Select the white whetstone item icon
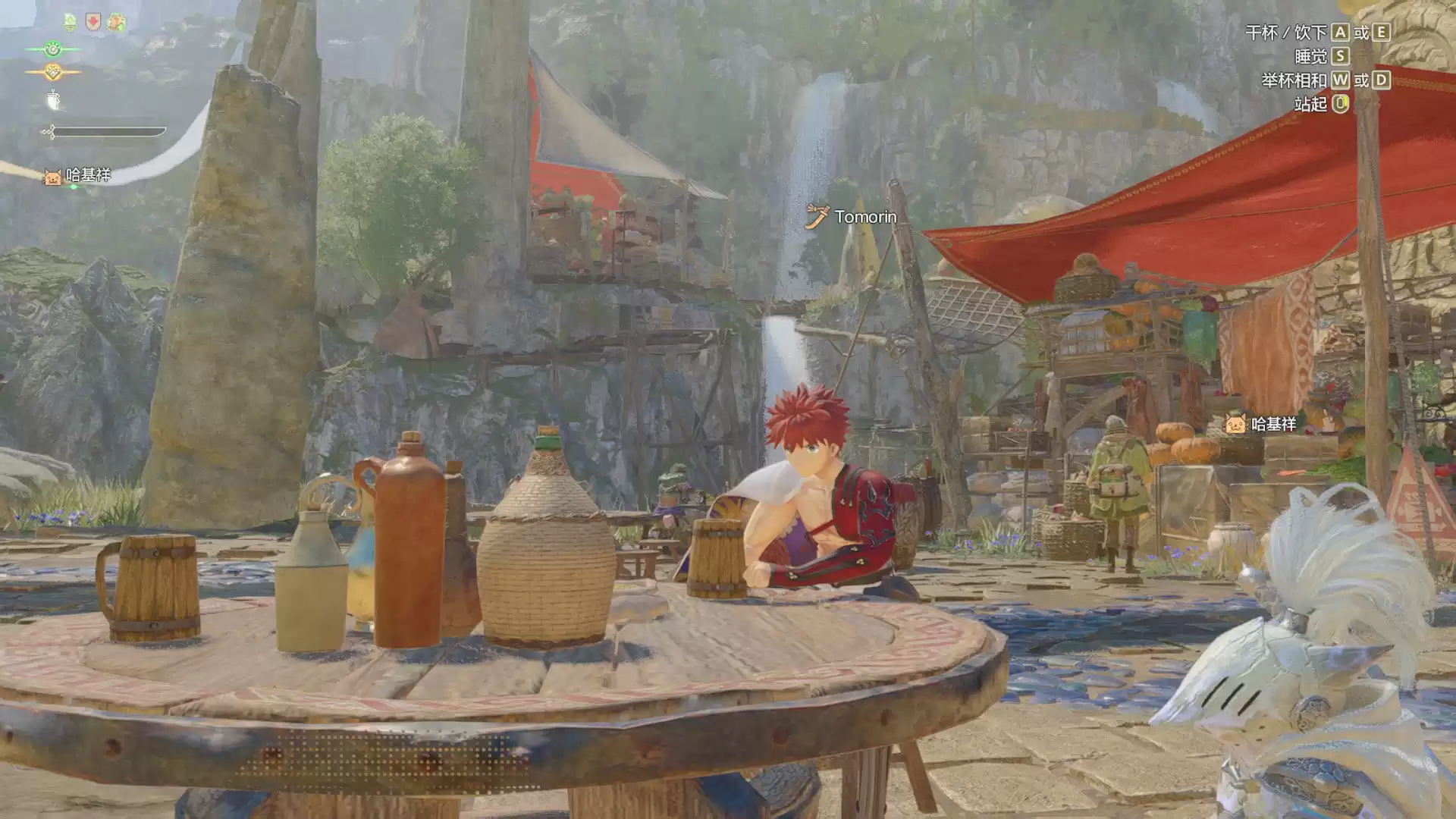 pos(53,99)
